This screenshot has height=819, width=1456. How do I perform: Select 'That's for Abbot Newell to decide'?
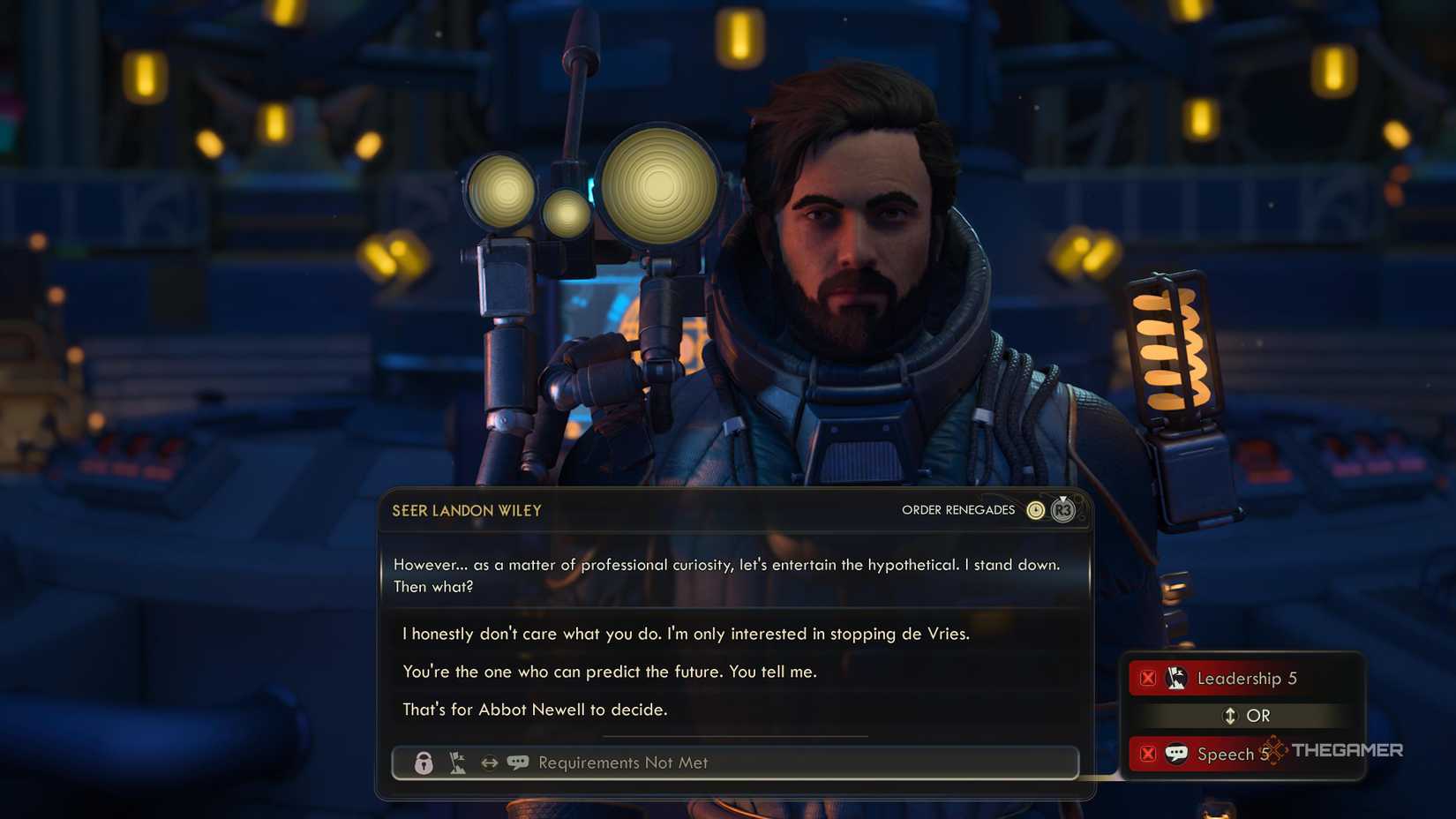click(x=536, y=709)
